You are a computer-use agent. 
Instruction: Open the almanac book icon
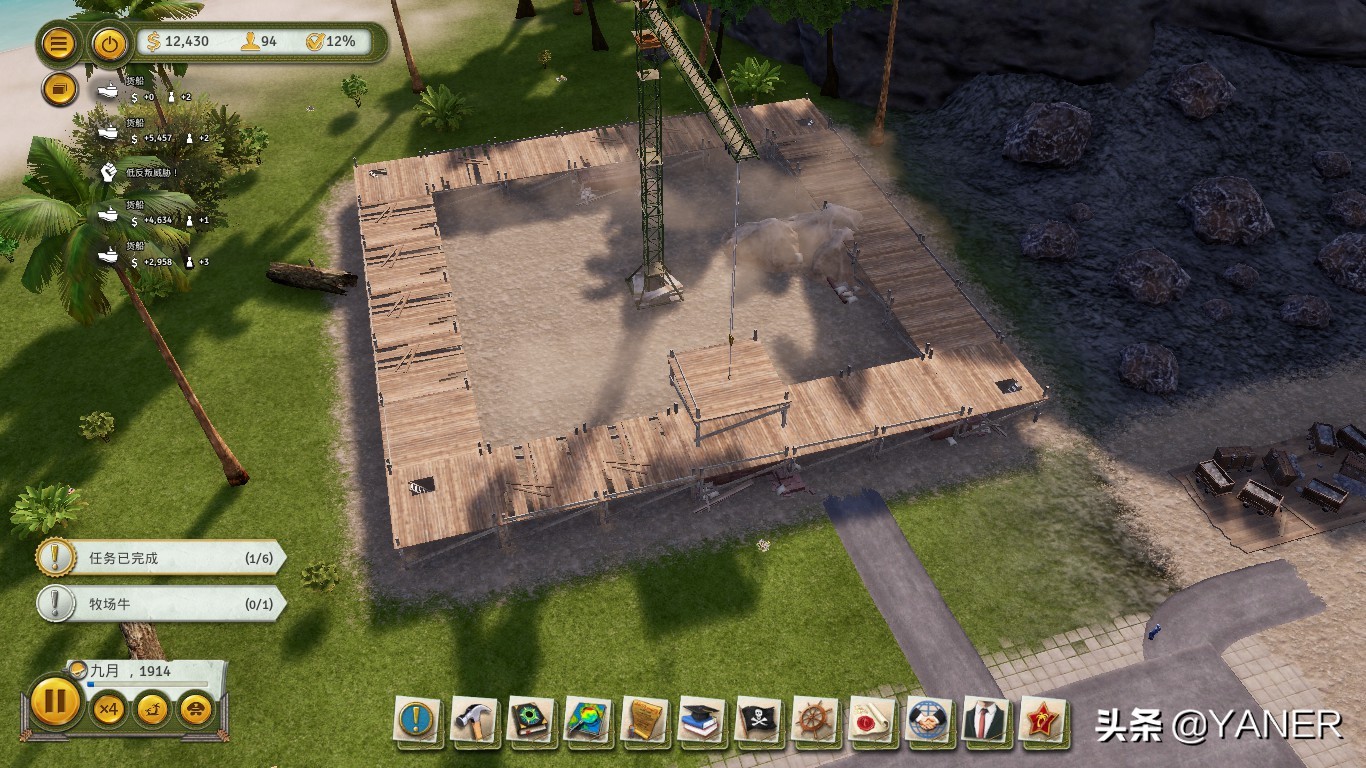click(531, 720)
